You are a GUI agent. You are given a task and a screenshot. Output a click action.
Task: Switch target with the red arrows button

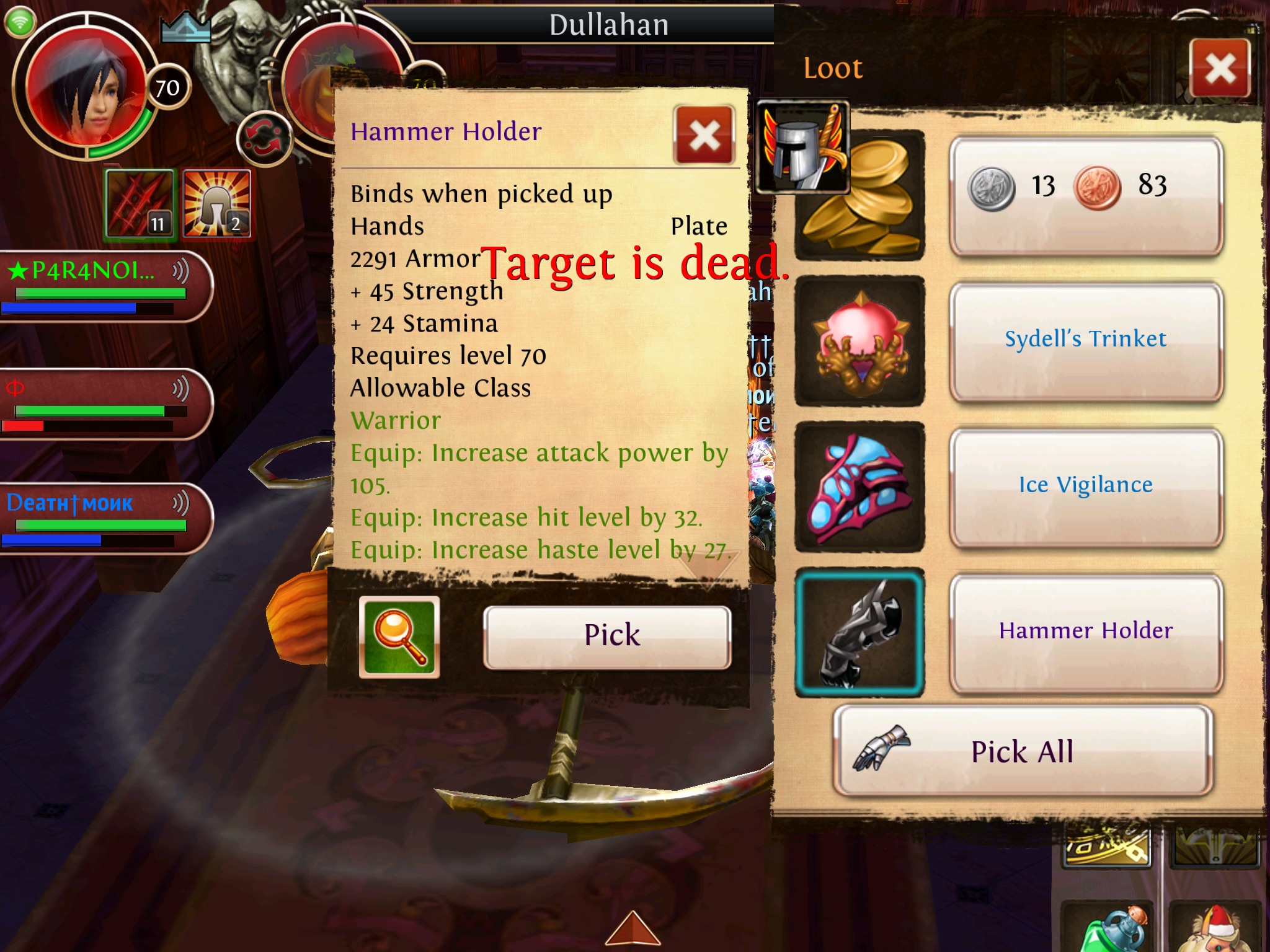pyautogui.click(x=264, y=139)
